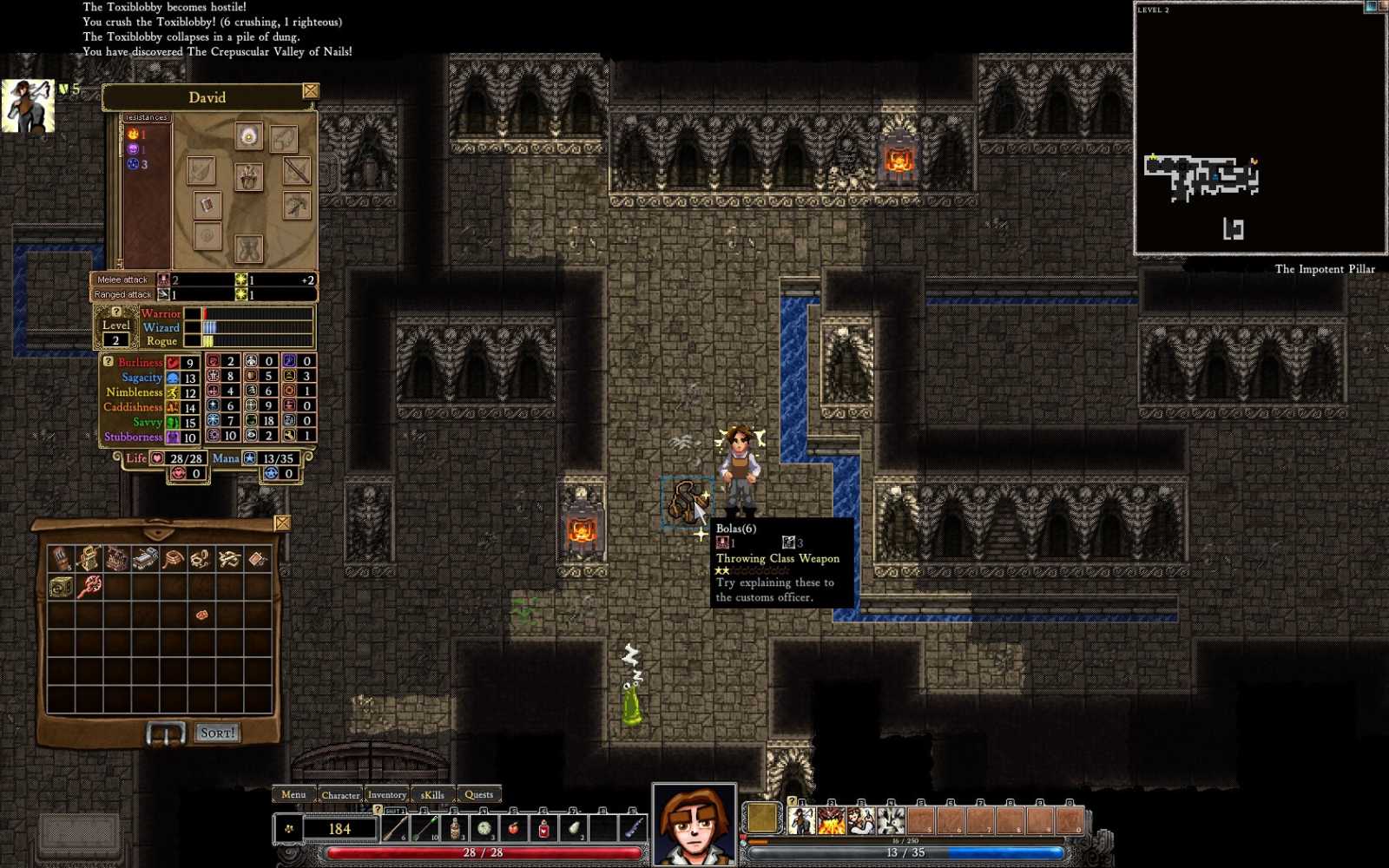This screenshot has width=1389, height=868.
Task: Click the skill icon in hotbar slot 4
Action: tap(890, 821)
